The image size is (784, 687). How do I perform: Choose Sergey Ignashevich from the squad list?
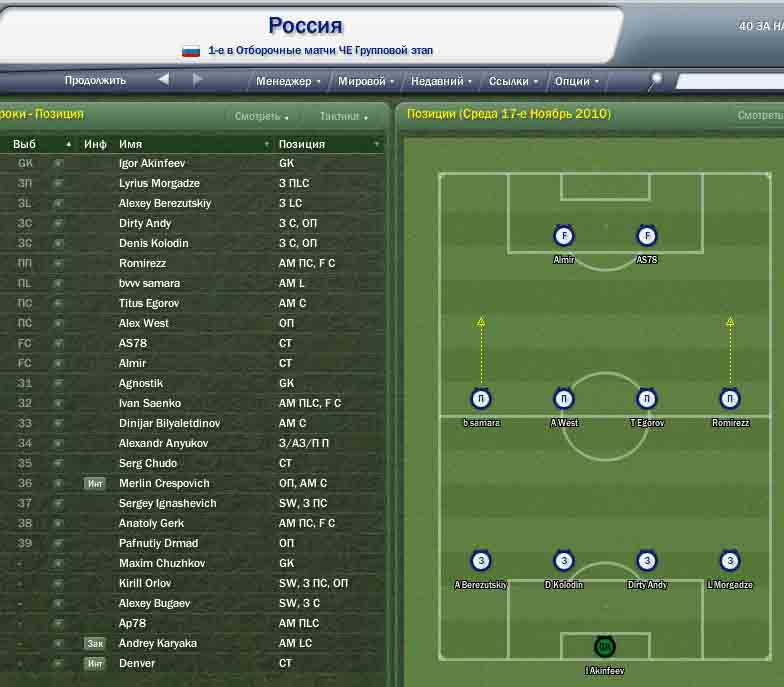(167, 503)
